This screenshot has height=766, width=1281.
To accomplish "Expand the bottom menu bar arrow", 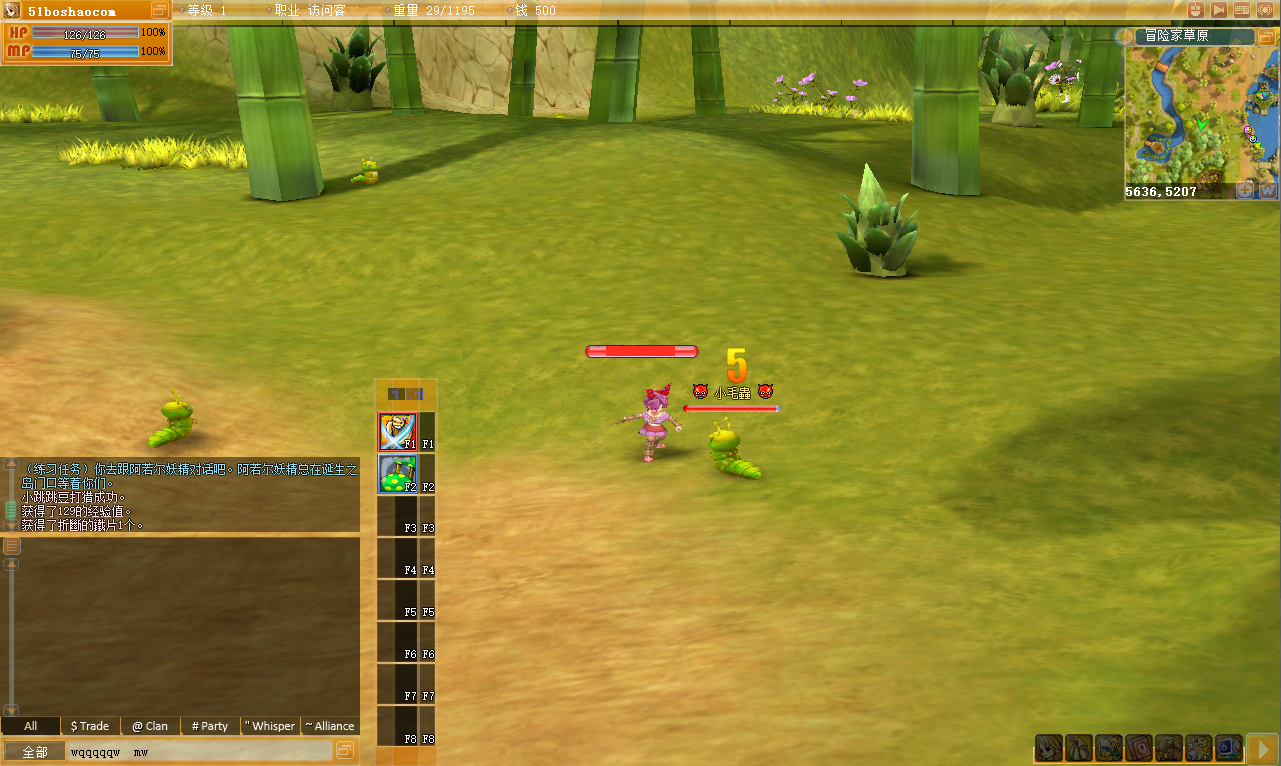I will 1263,747.
